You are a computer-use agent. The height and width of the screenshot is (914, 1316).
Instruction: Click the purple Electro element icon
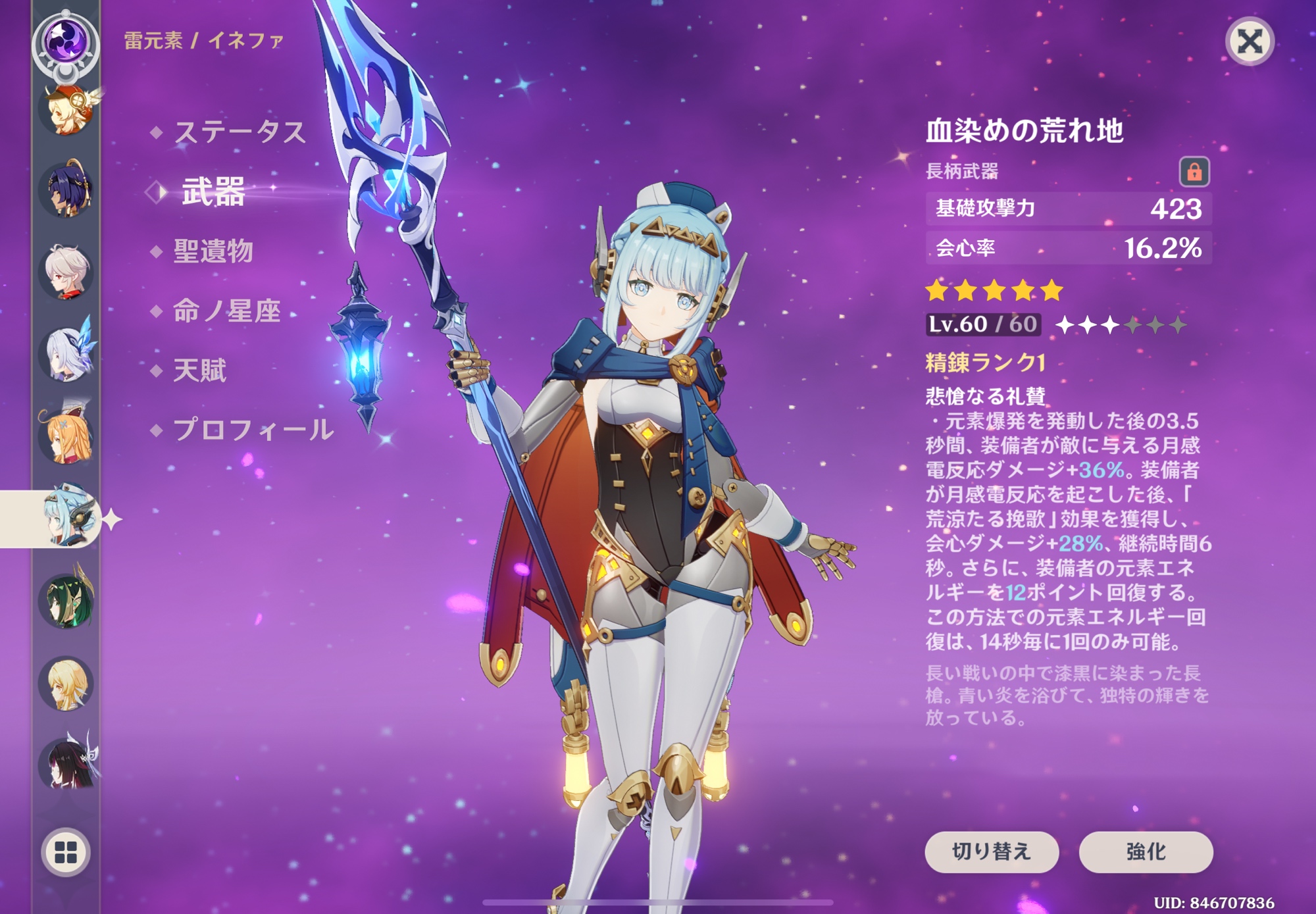point(66,41)
